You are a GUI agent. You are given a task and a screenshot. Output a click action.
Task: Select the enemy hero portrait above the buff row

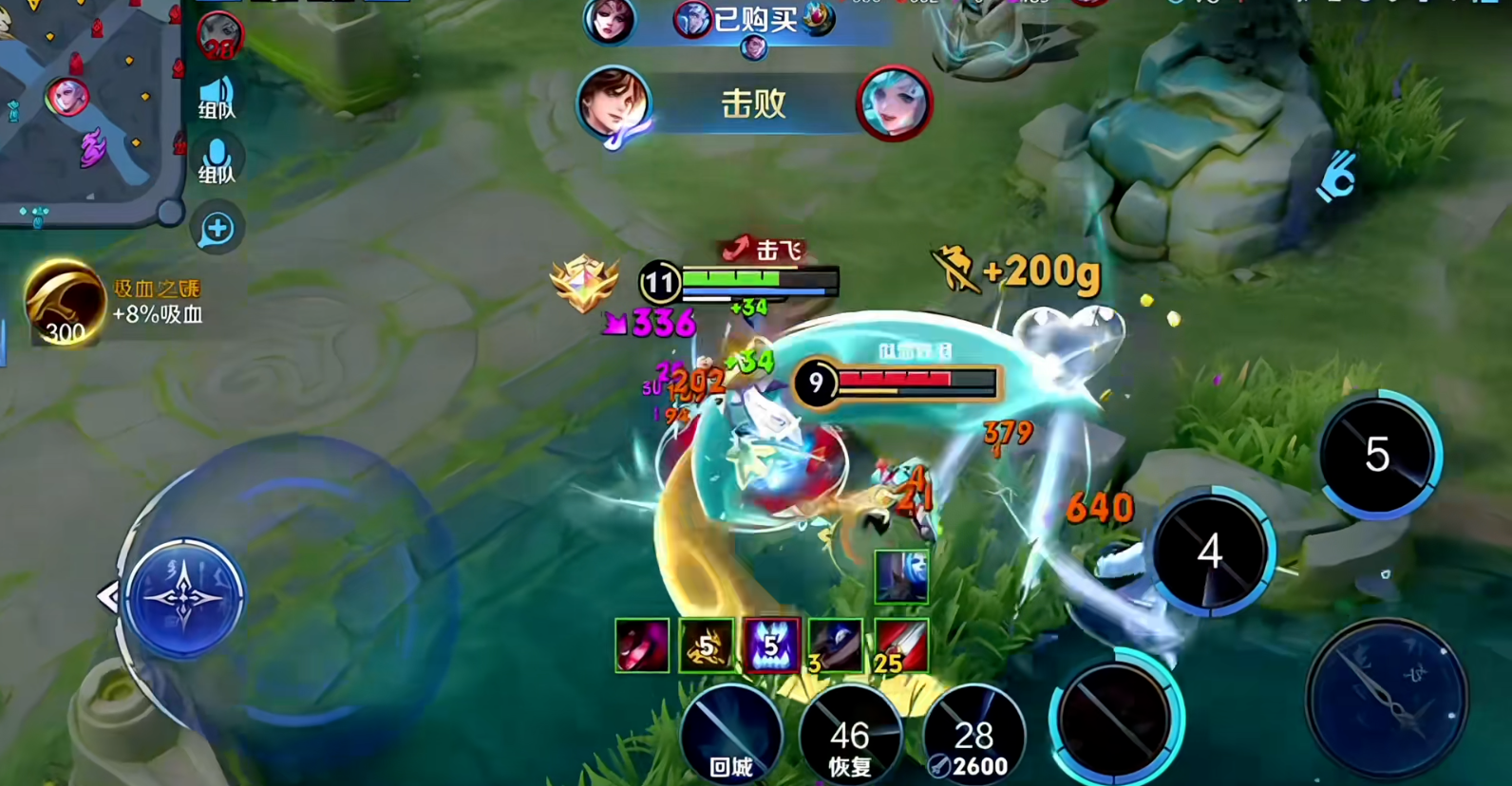pos(900,576)
